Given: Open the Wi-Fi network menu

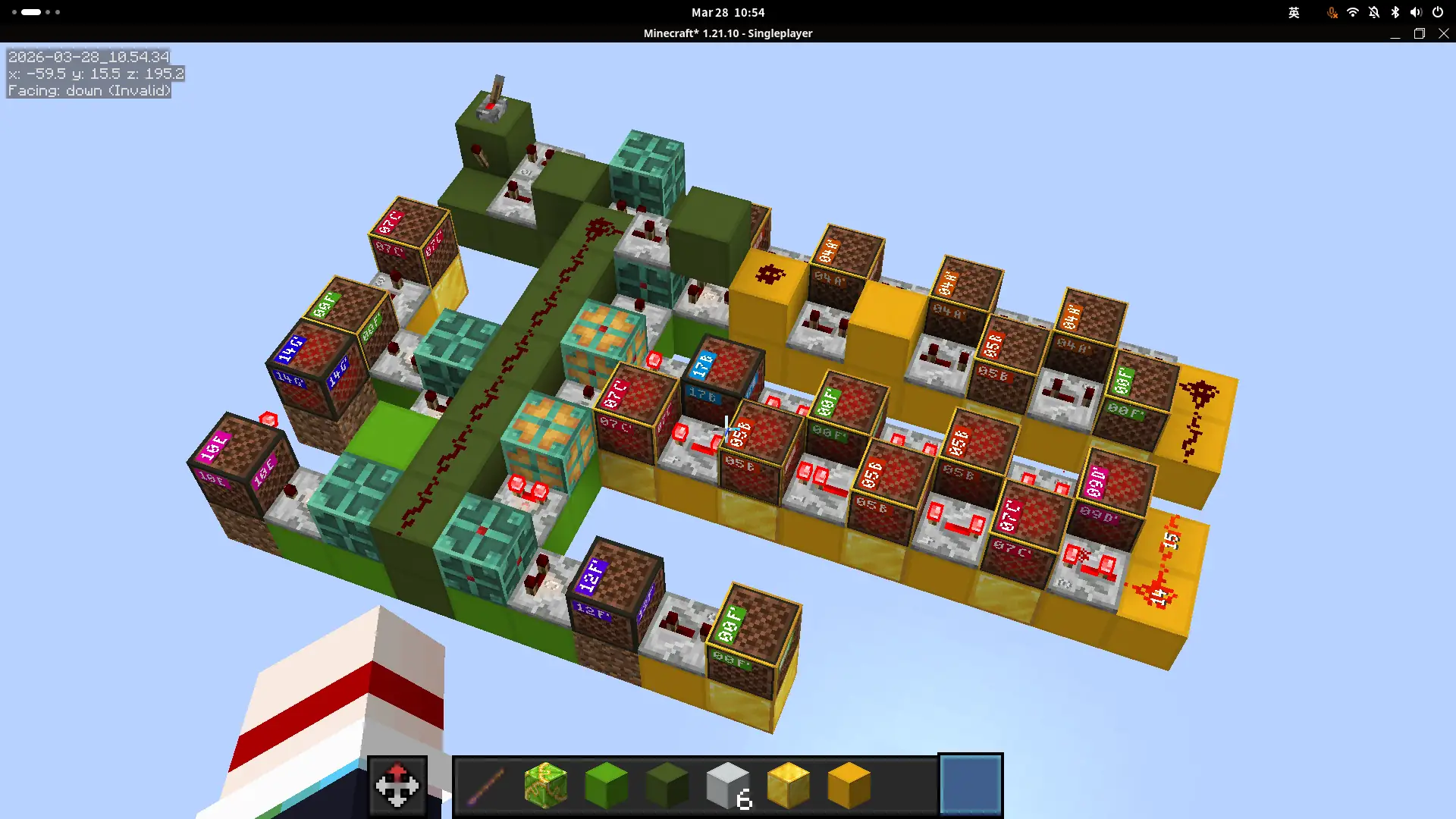Looking at the screenshot, I should click(1353, 12).
